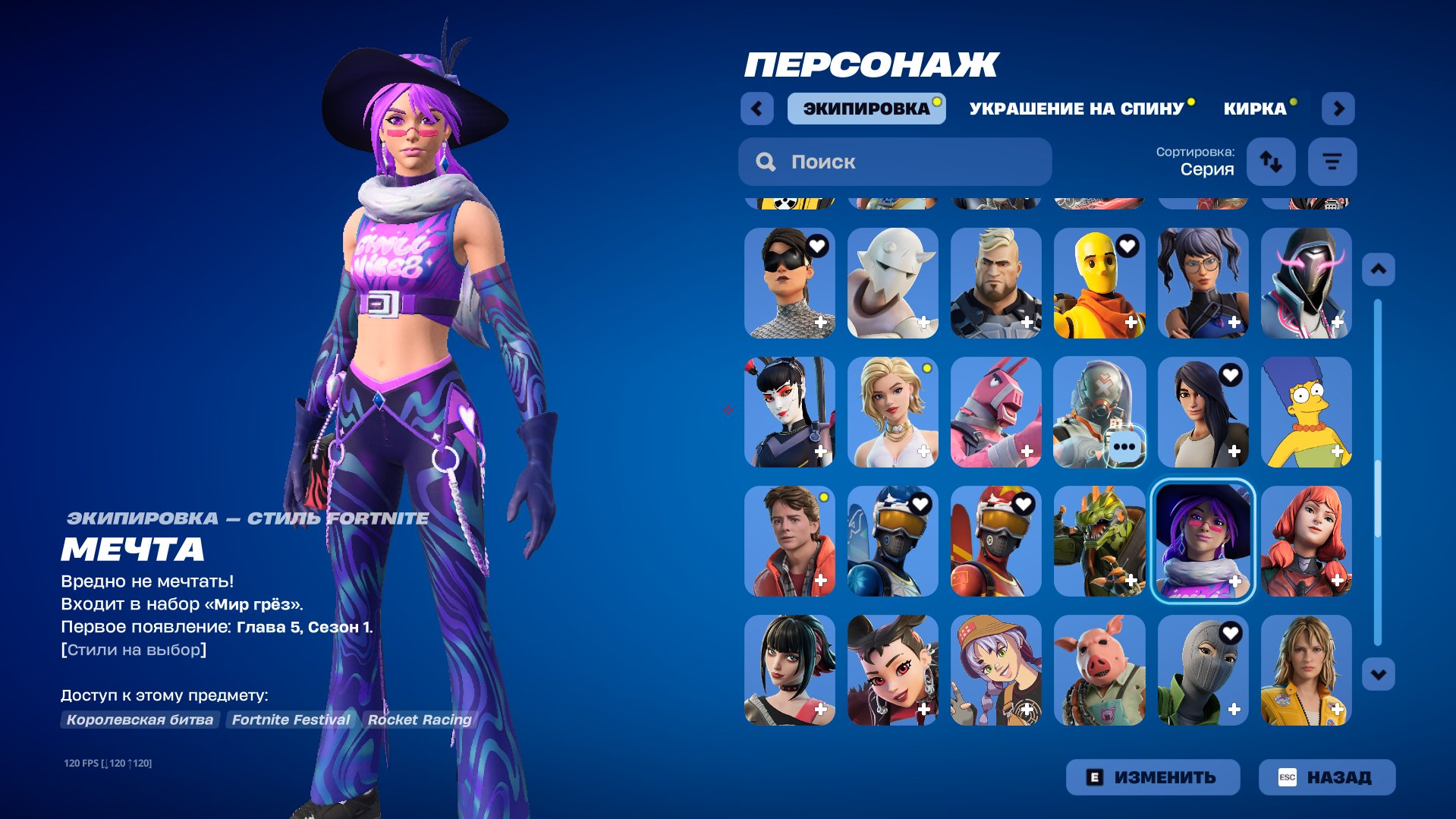Select the magnifying glass search icon
Viewport: 1456px width, 819px height.
coord(766,161)
